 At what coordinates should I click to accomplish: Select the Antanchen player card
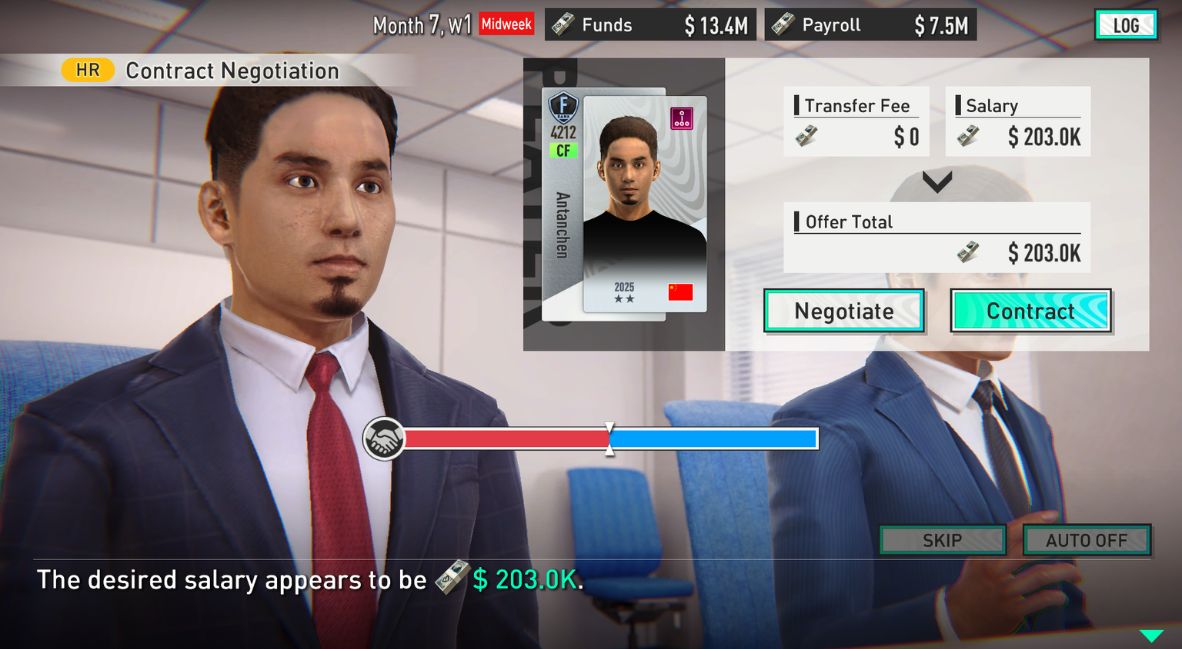624,205
